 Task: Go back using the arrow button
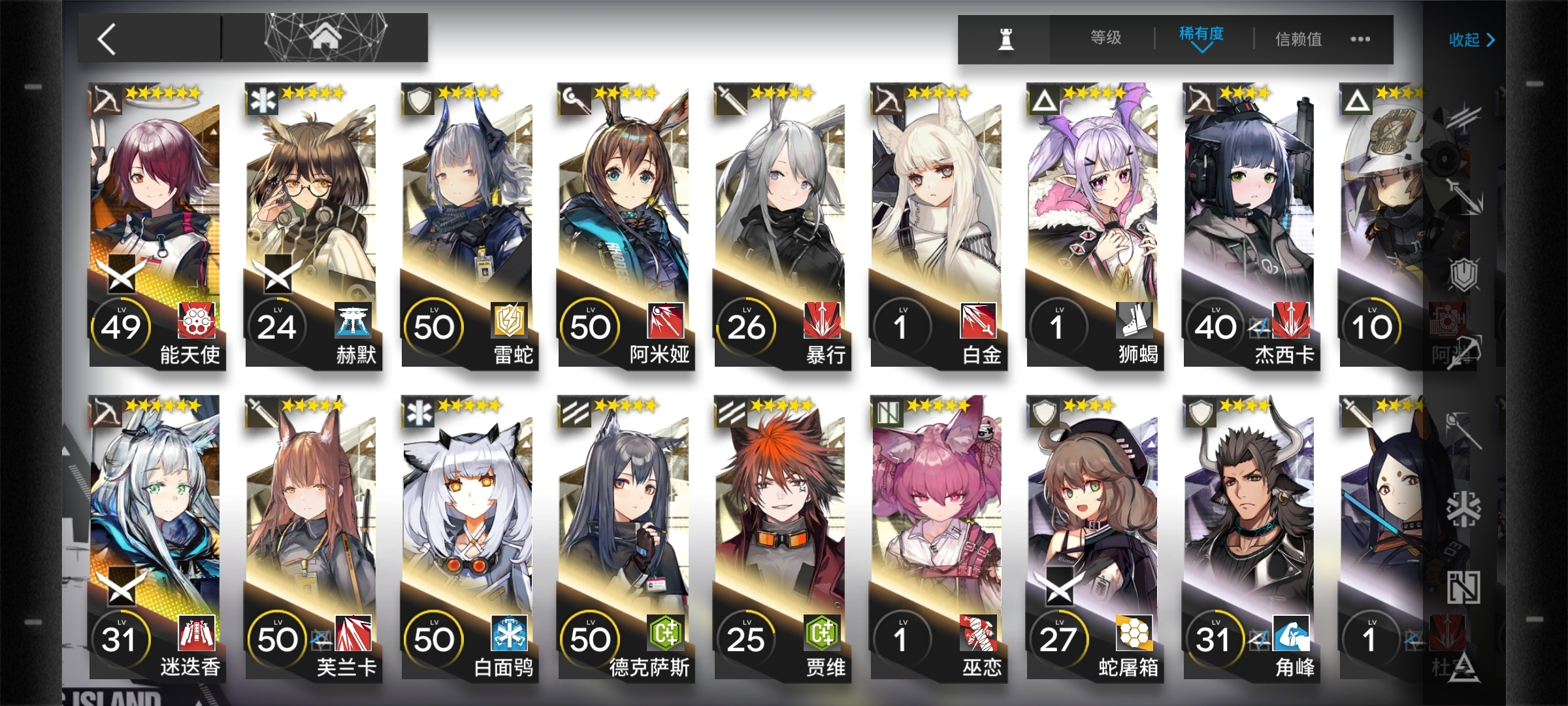[x=108, y=39]
